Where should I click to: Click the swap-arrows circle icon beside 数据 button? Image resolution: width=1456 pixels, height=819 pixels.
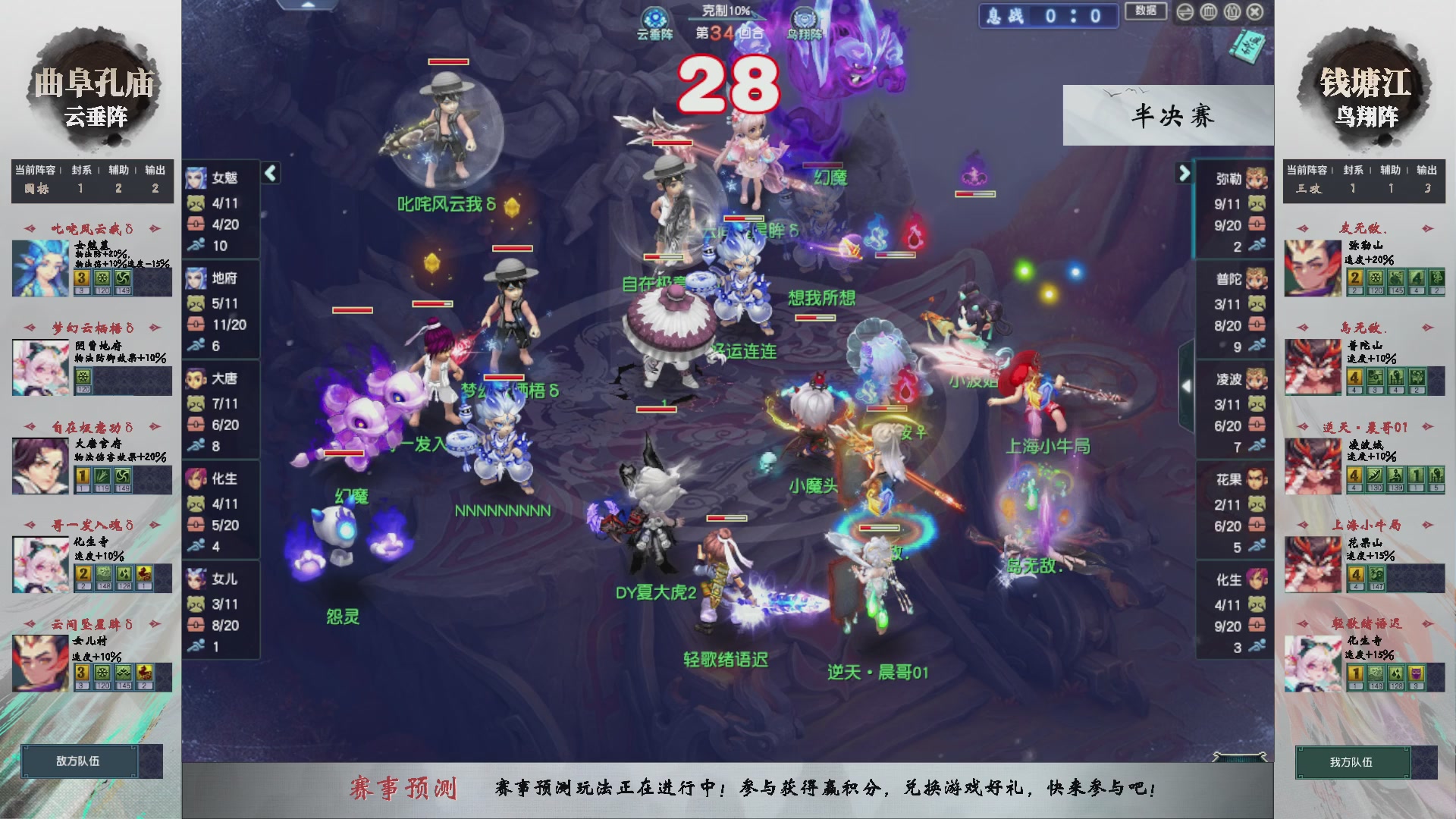1185,12
